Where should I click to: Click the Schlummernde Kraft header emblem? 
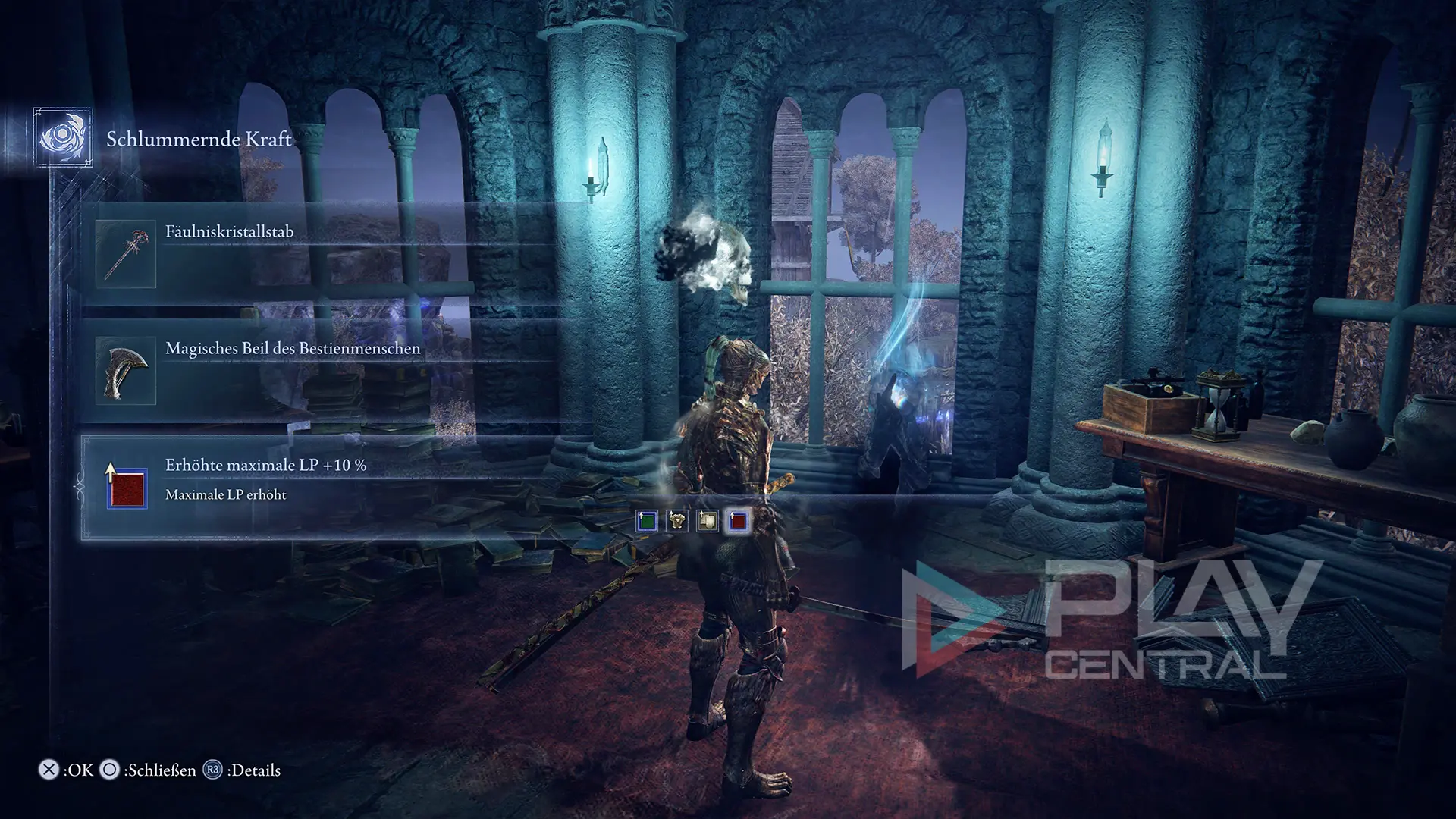click(63, 138)
